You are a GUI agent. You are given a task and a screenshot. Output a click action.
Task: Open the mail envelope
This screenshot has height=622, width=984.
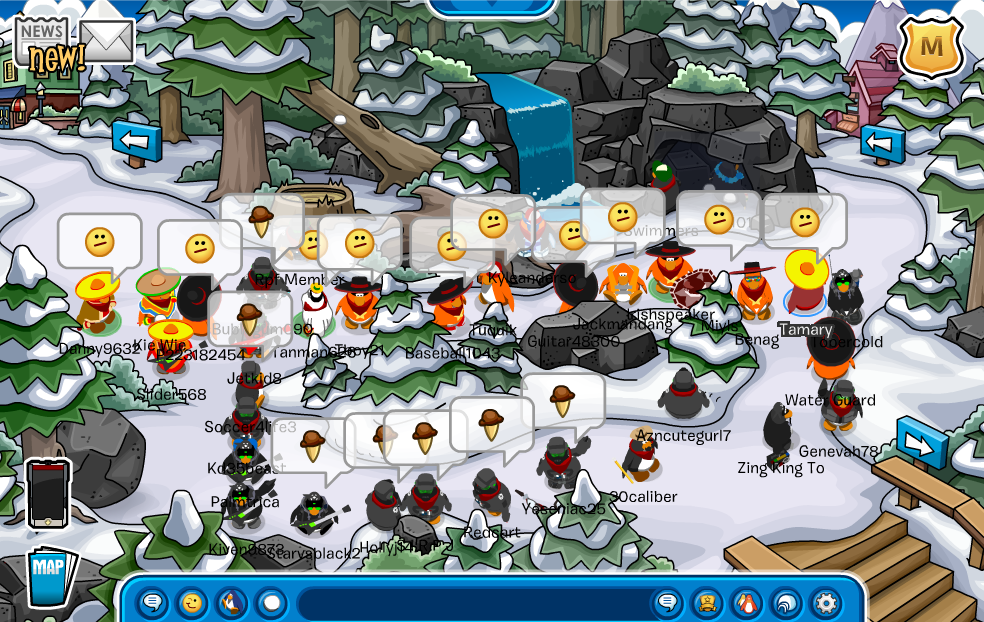point(106,40)
